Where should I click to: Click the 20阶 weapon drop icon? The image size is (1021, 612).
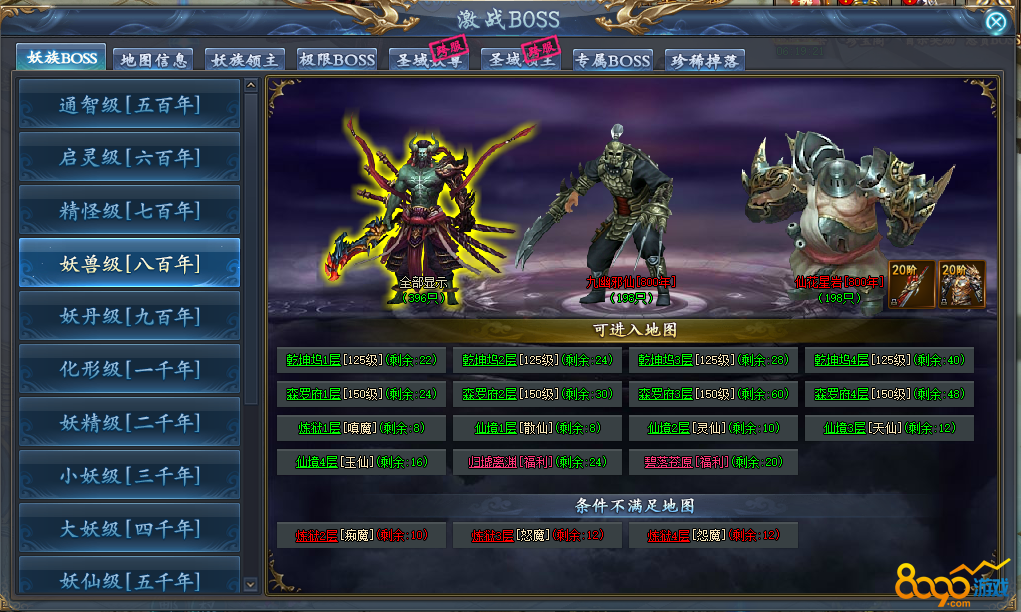pyautogui.click(x=911, y=283)
